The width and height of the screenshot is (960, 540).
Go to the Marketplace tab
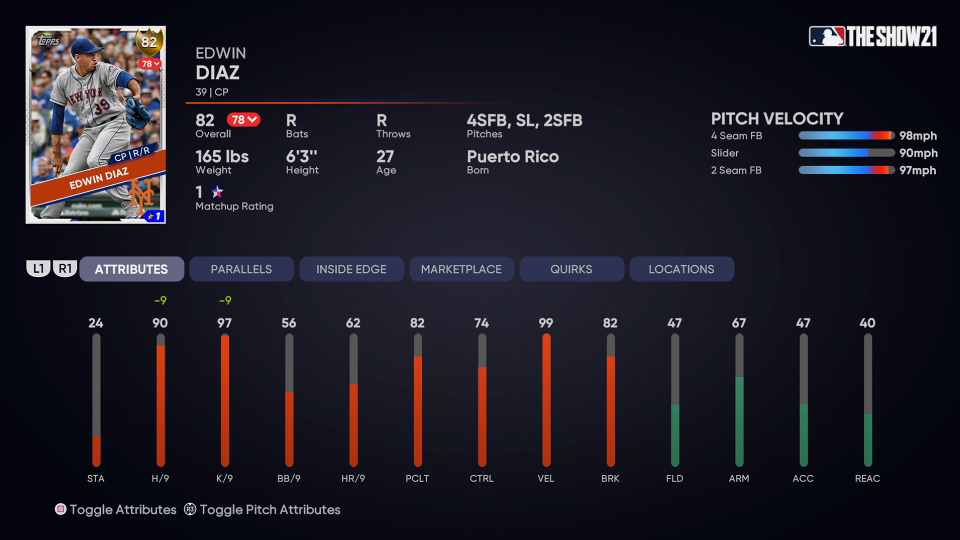(461, 269)
